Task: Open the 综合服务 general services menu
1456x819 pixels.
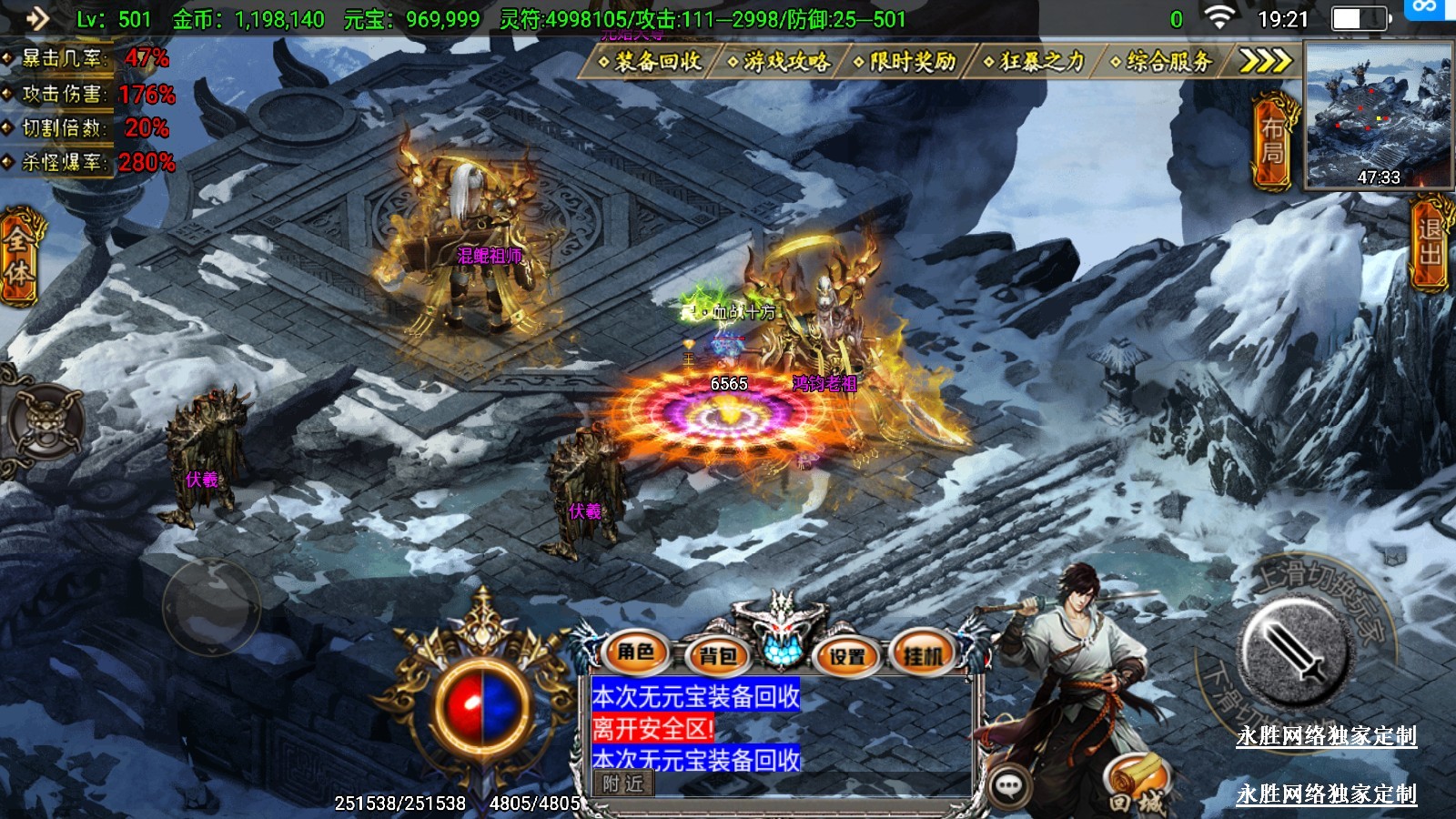Action: pyautogui.click(x=1163, y=61)
